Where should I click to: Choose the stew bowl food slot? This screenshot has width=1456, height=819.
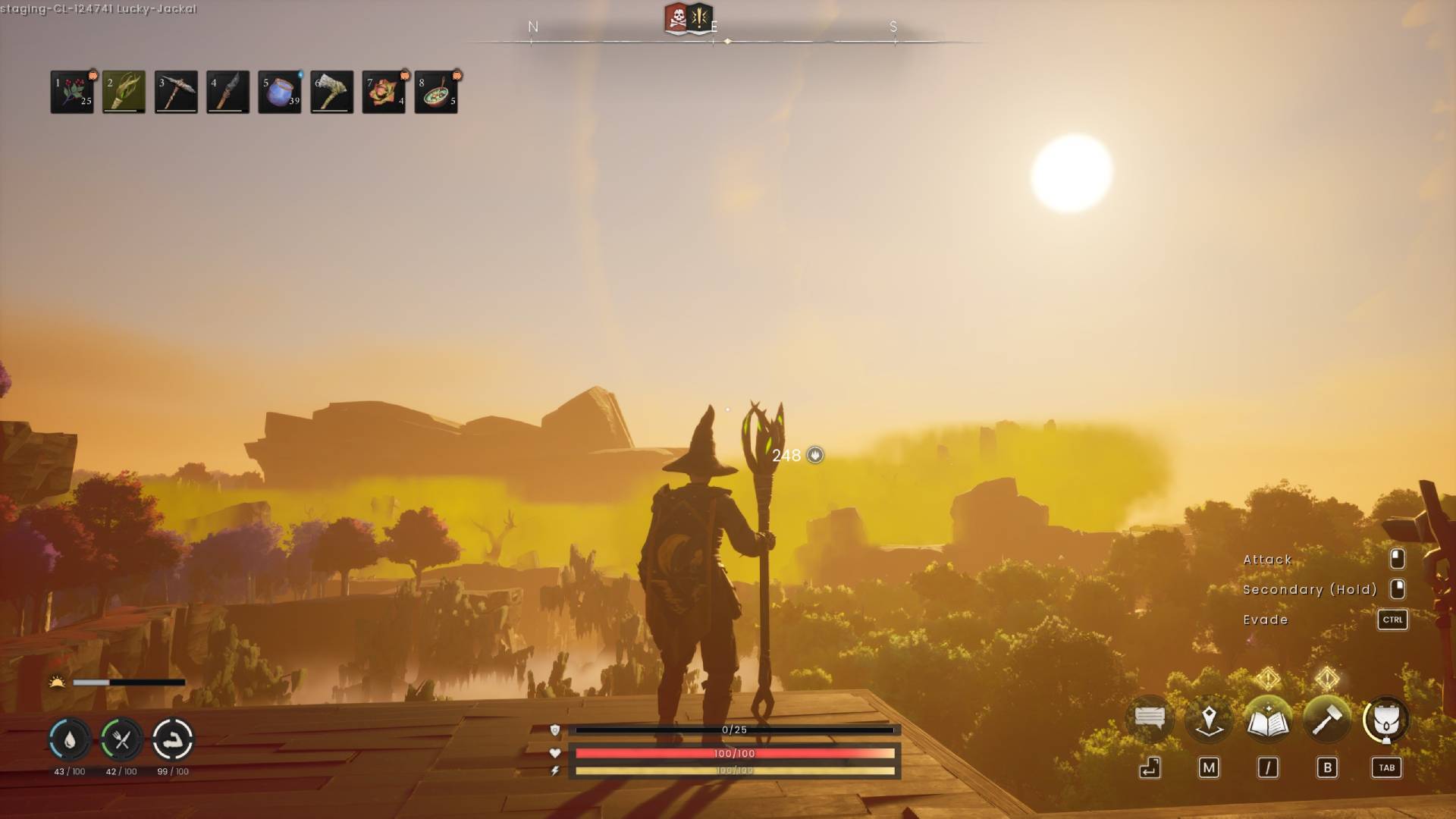coord(436,93)
